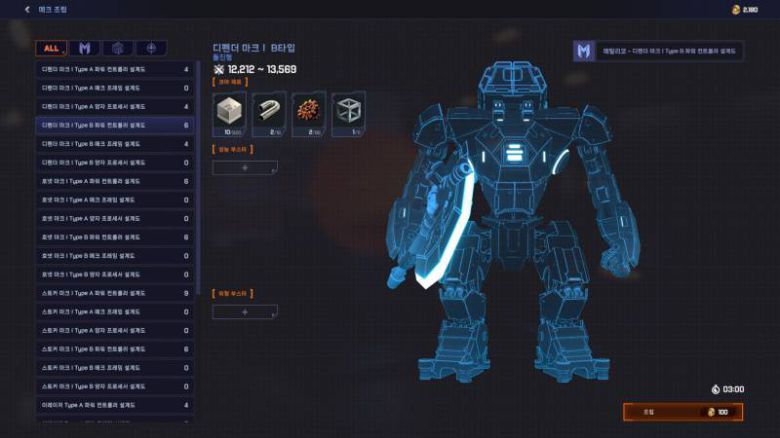Select Defender Mark I Type A power controller blueprint
The width and height of the screenshot is (780, 438).
point(114,70)
